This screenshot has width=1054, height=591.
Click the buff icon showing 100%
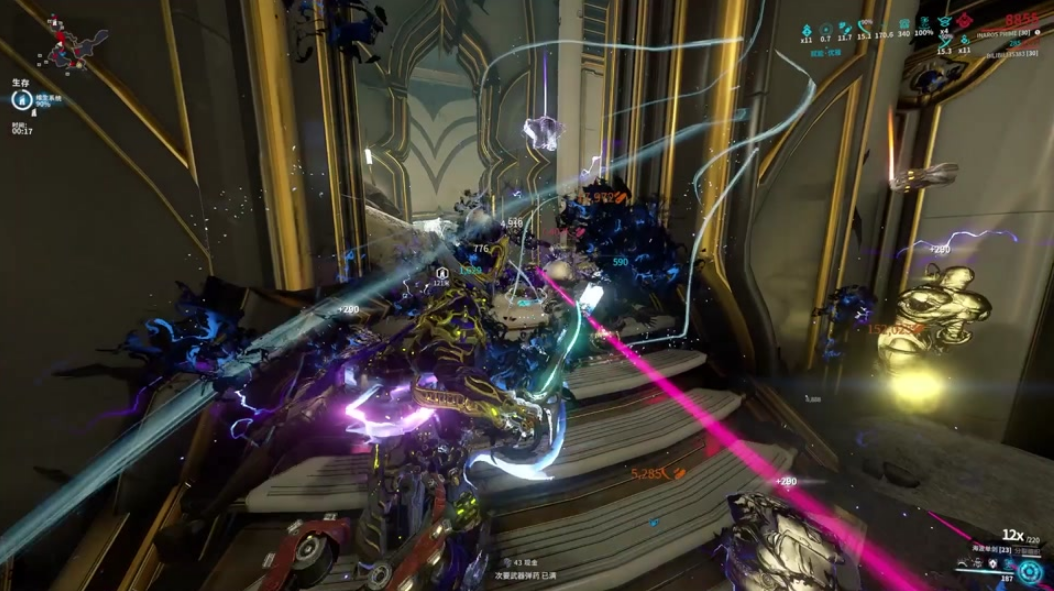click(x=924, y=23)
